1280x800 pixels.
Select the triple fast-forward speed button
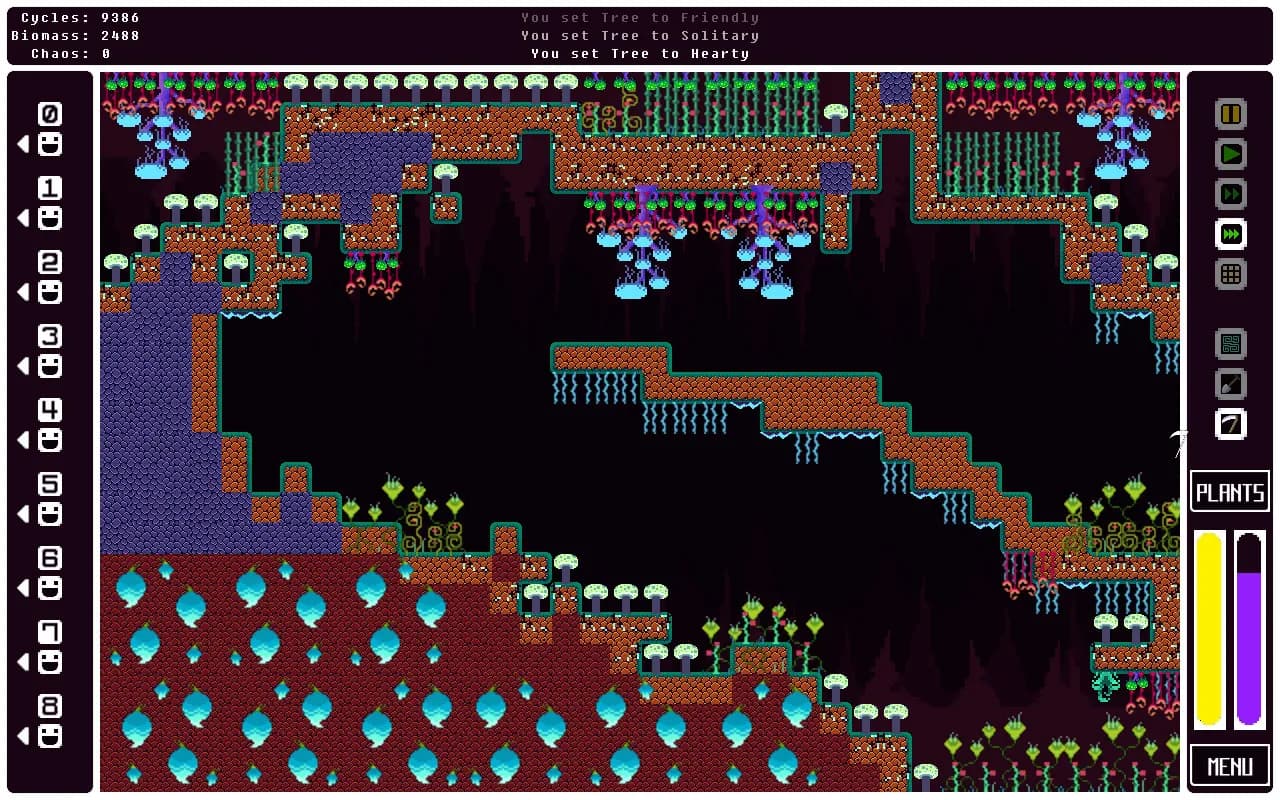pyautogui.click(x=1231, y=234)
